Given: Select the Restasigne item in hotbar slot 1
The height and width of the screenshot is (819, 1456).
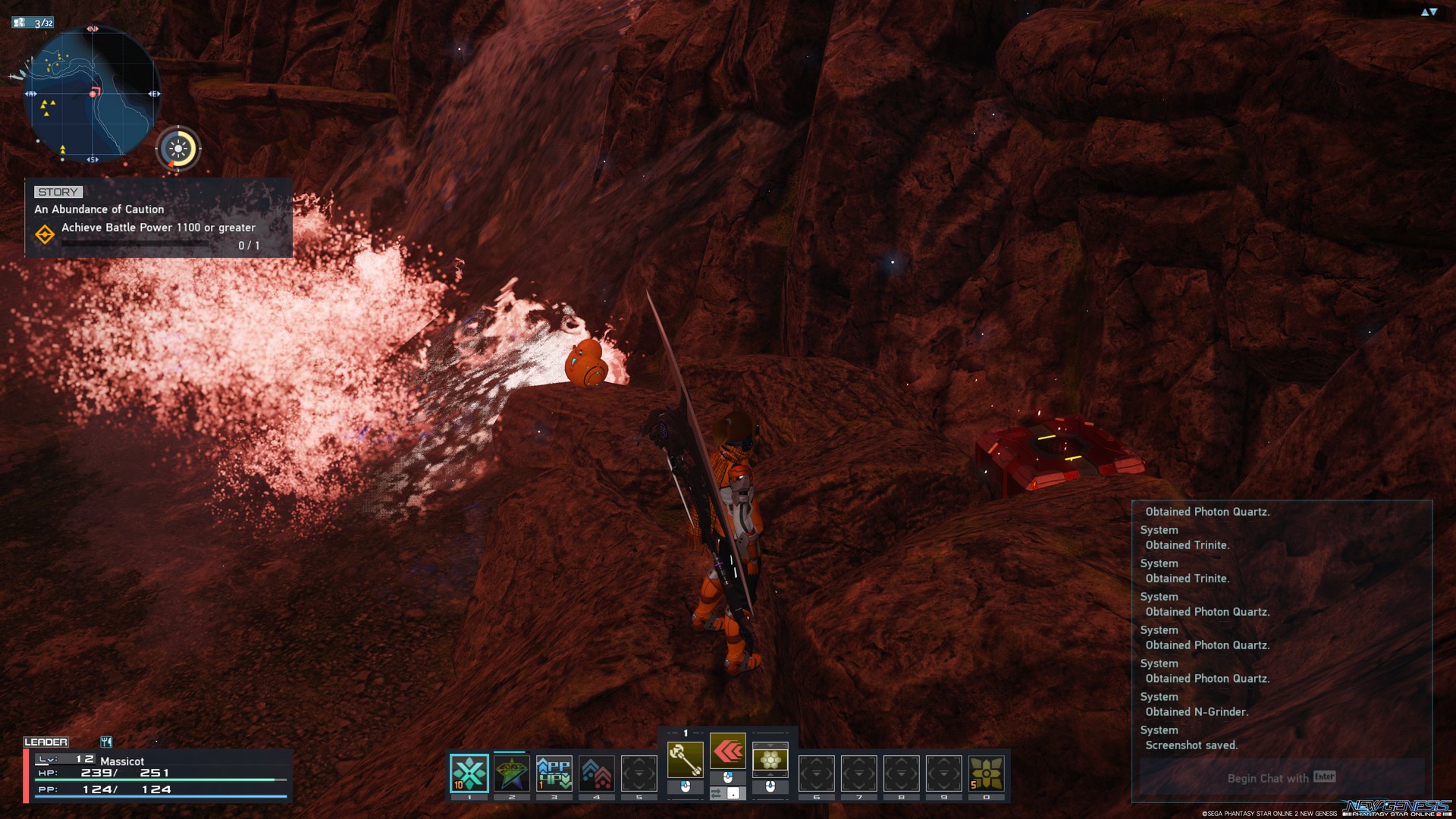Looking at the screenshot, I should pyautogui.click(x=469, y=773).
